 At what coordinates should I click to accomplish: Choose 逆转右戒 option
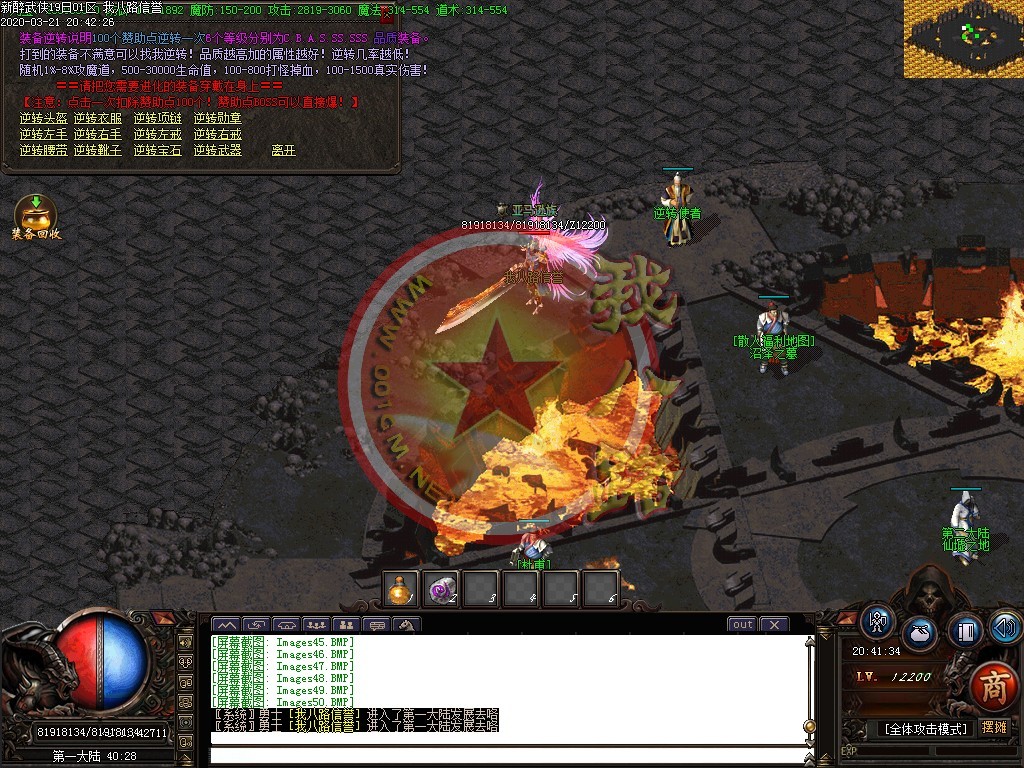click(218, 134)
